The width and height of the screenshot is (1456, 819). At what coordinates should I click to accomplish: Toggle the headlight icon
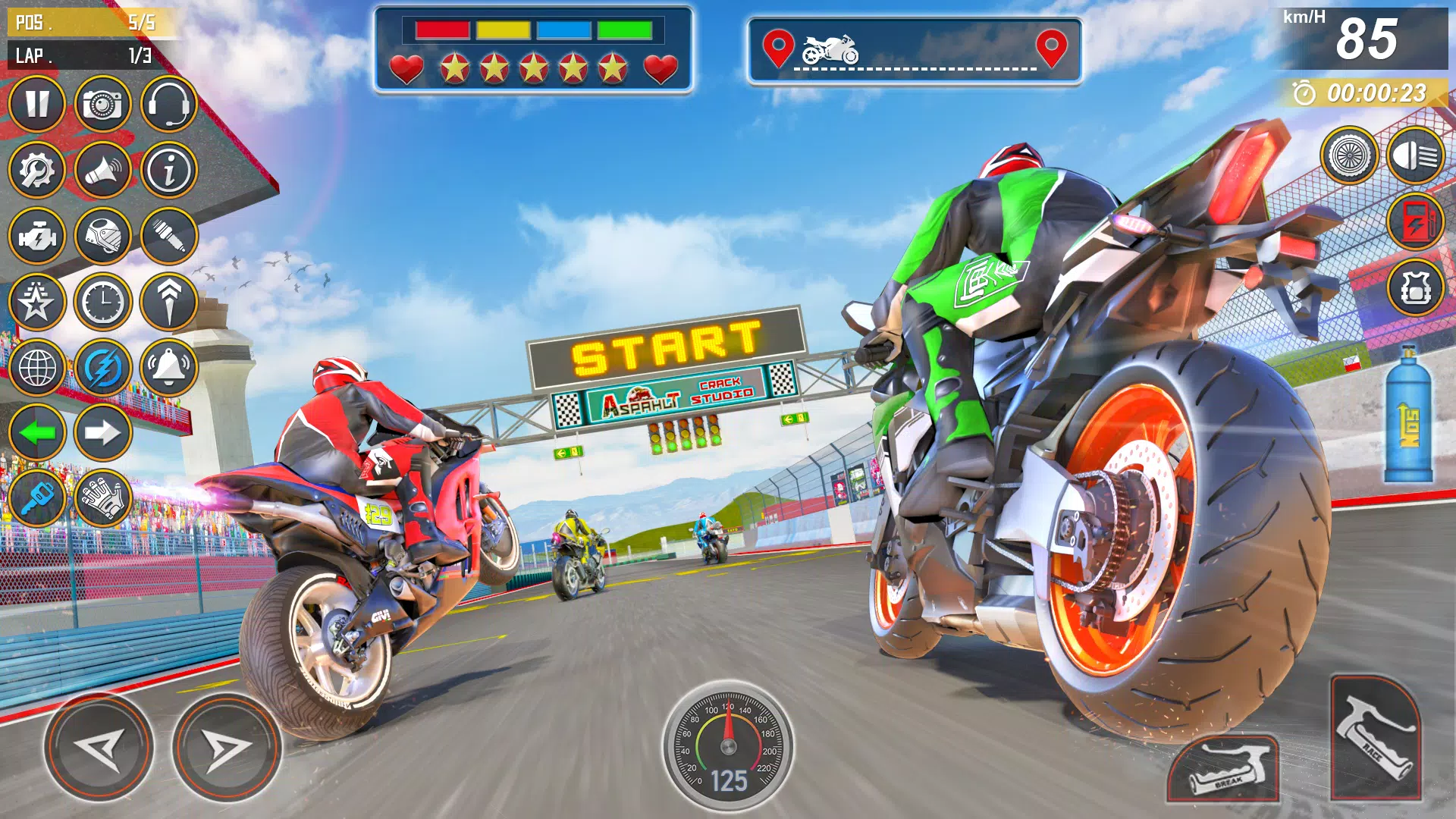pos(1415,156)
